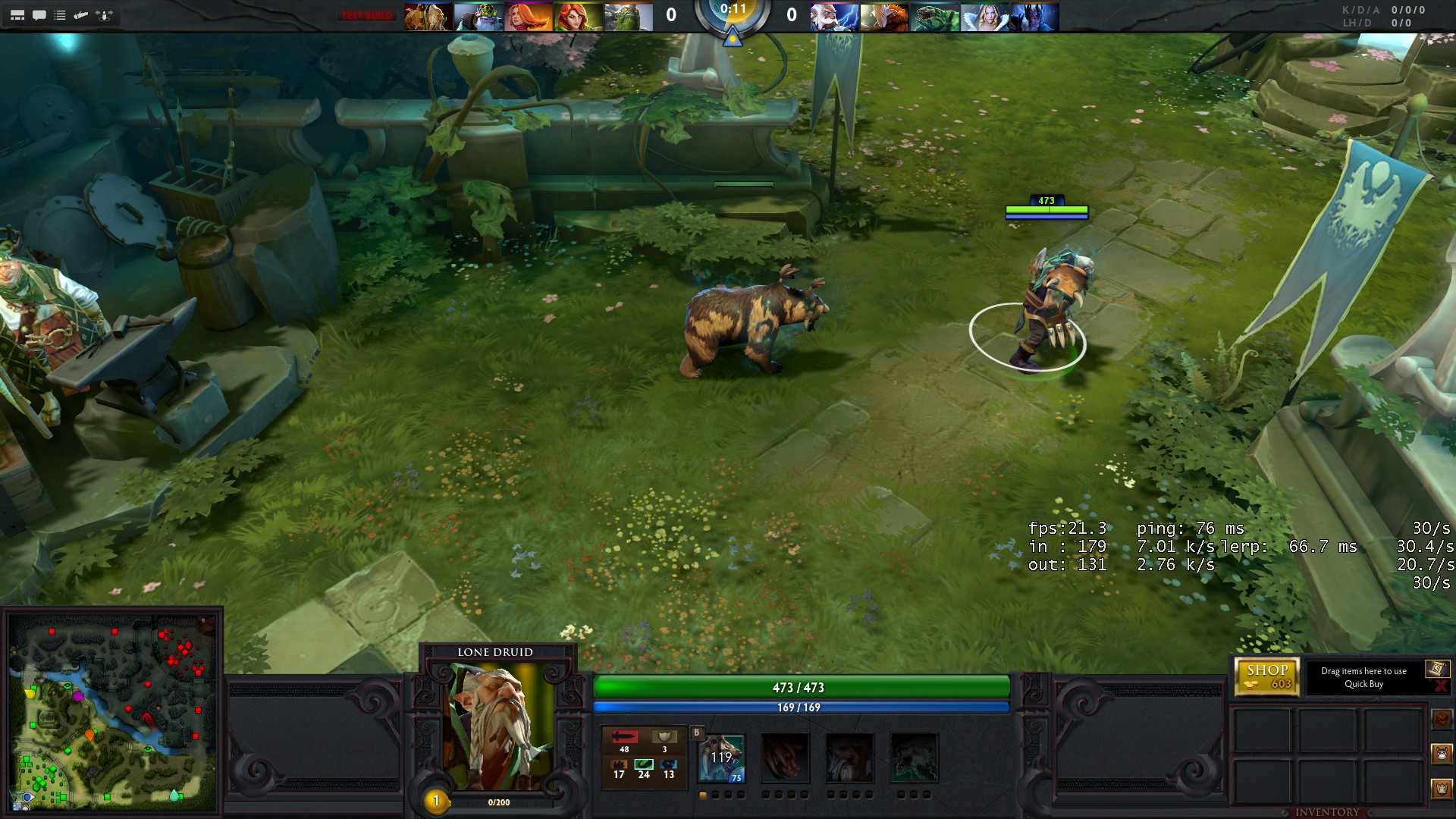
Task: Click the Lone Druid hero portrait
Action: pyautogui.click(x=498, y=726)
